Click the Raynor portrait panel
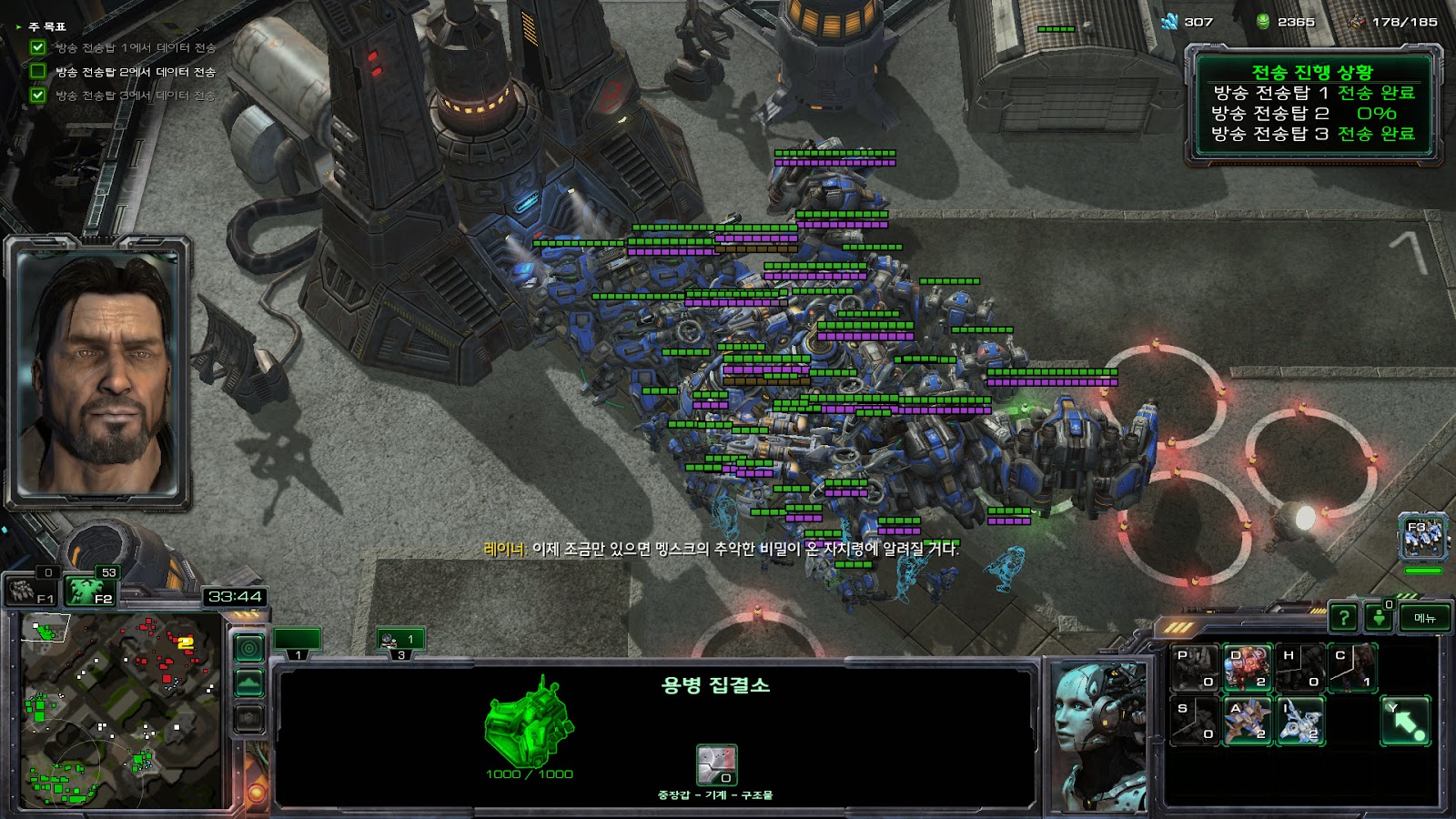The image size is (1456, 819). point(98,373)
